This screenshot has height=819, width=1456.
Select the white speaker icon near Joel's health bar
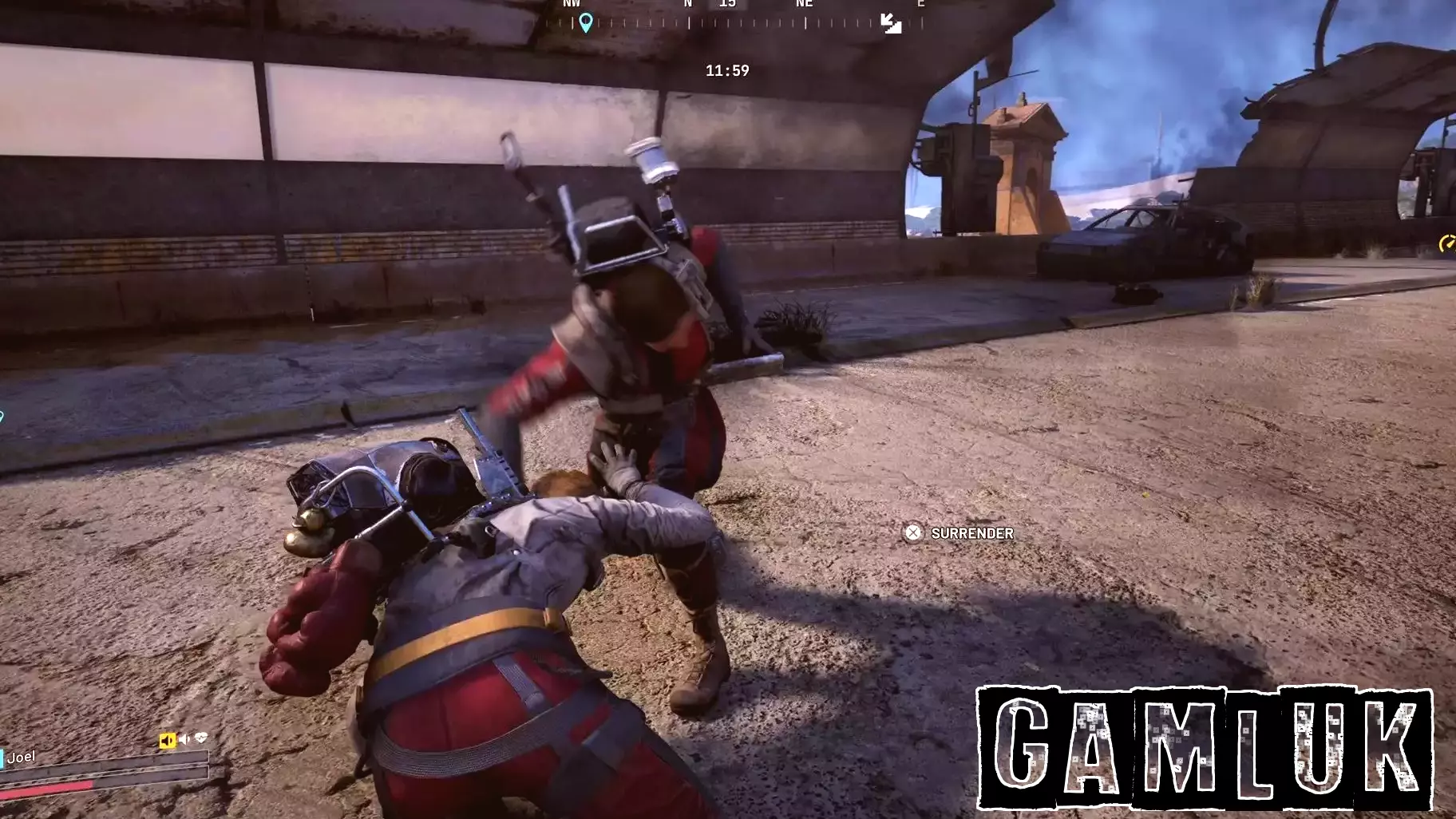[x=184, y=739]
